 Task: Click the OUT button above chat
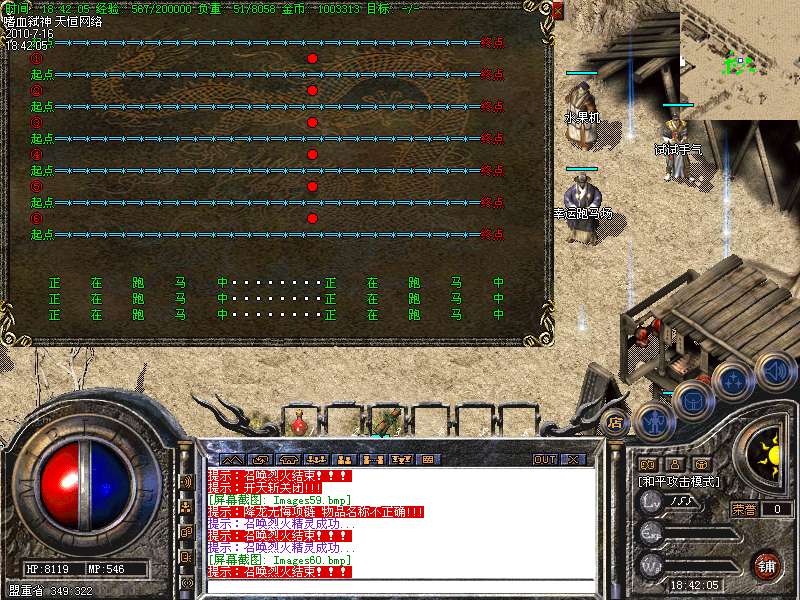[x=544, y=459]
